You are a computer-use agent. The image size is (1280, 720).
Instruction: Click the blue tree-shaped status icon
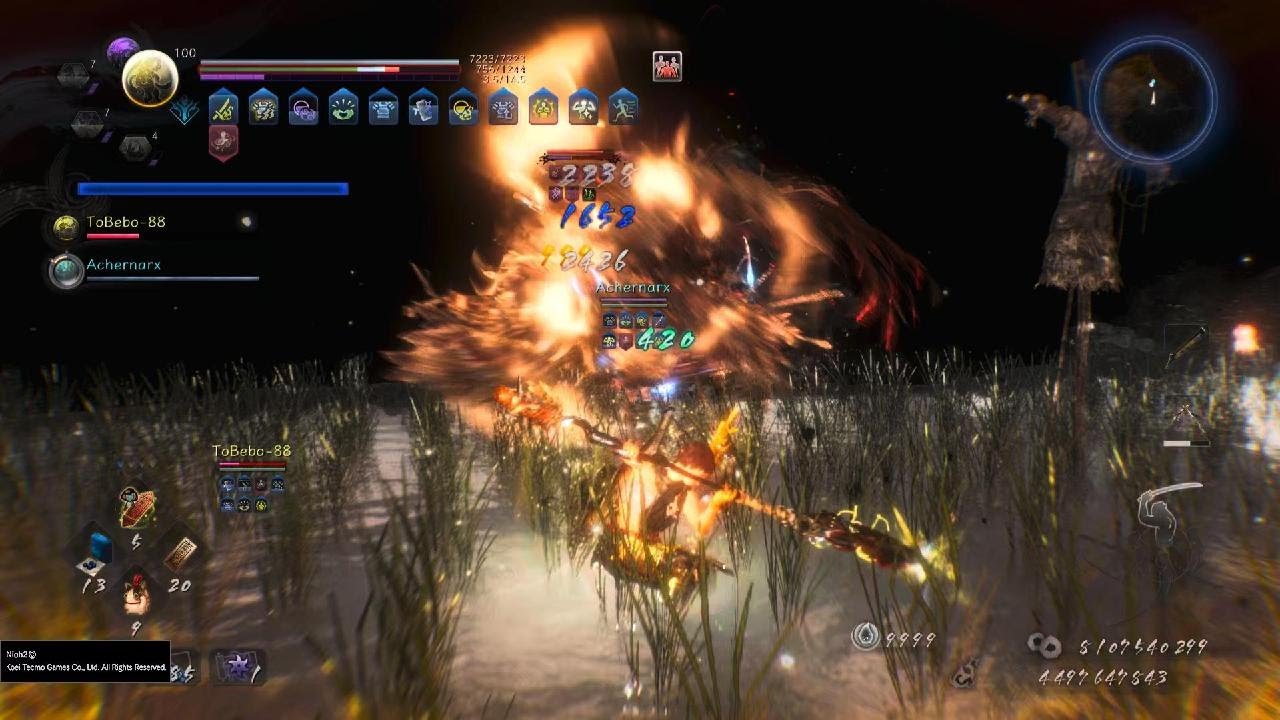[x=185, y=110]
